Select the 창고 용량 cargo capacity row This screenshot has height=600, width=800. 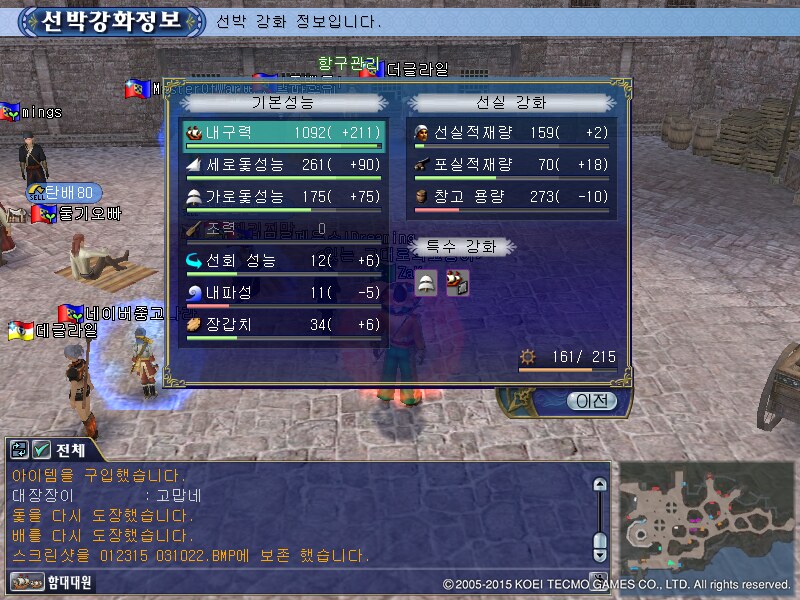coord(512,196)
